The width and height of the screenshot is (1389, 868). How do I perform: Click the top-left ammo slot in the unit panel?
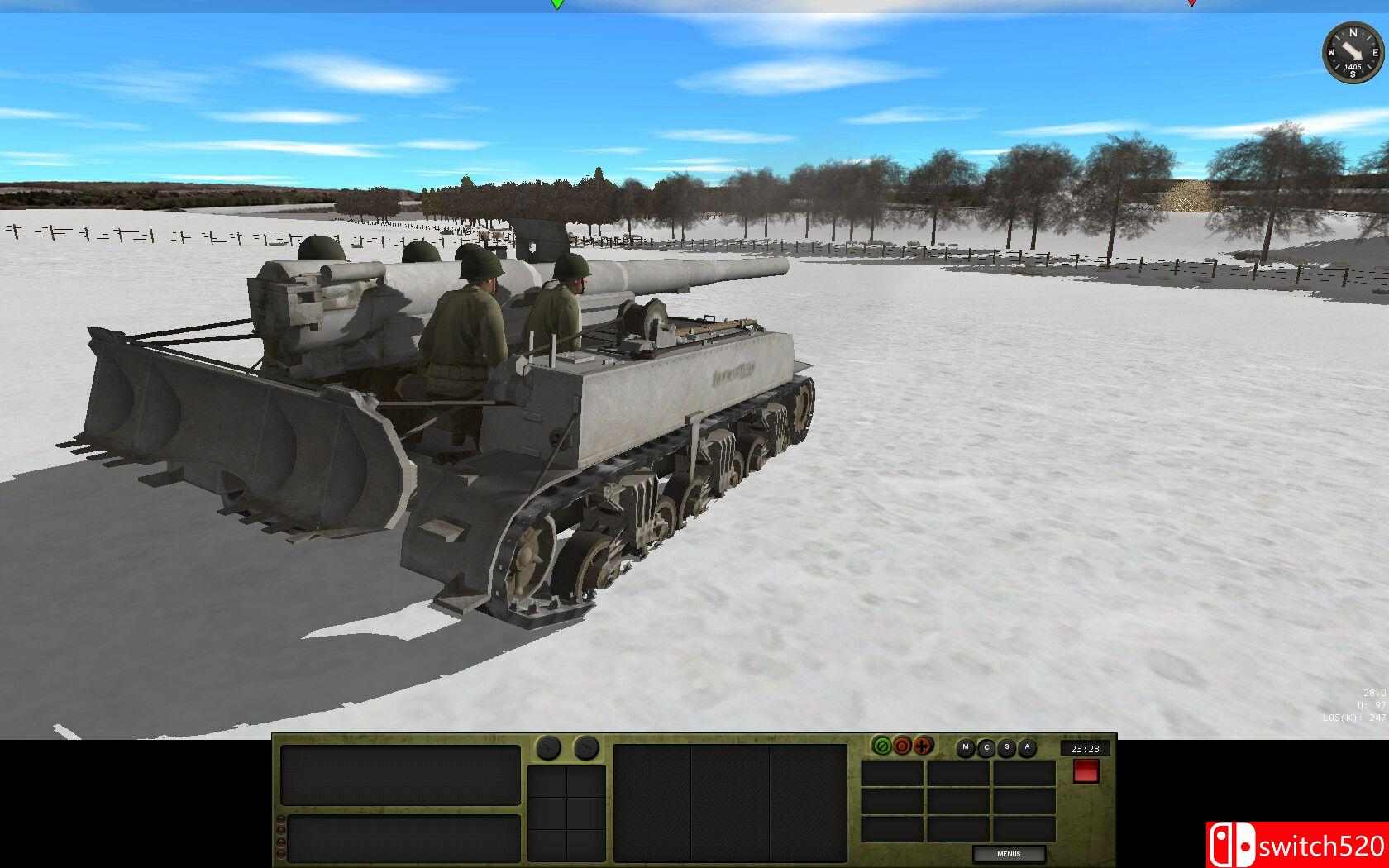click(x=547, y=782)
